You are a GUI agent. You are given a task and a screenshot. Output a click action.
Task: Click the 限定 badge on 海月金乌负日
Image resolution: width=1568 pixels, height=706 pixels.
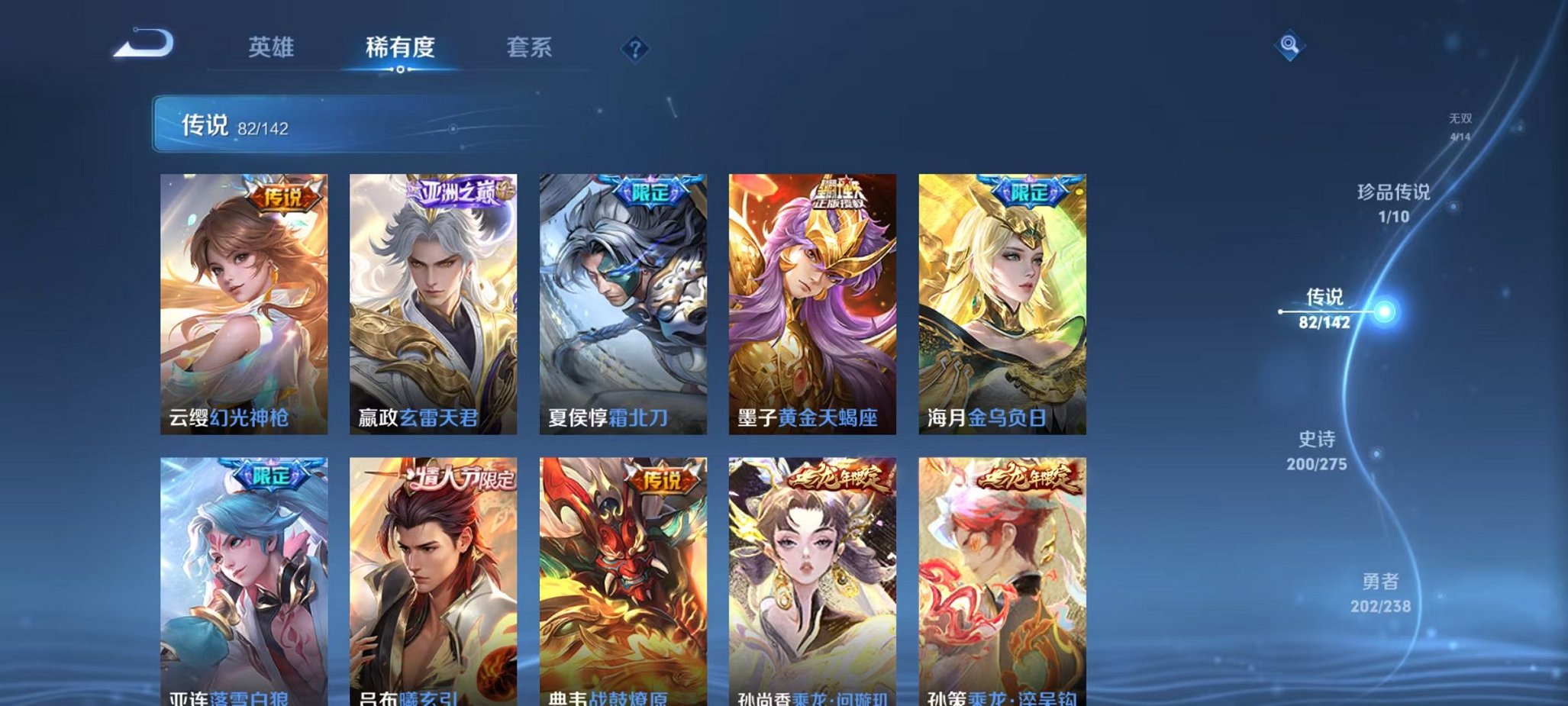1031,193
